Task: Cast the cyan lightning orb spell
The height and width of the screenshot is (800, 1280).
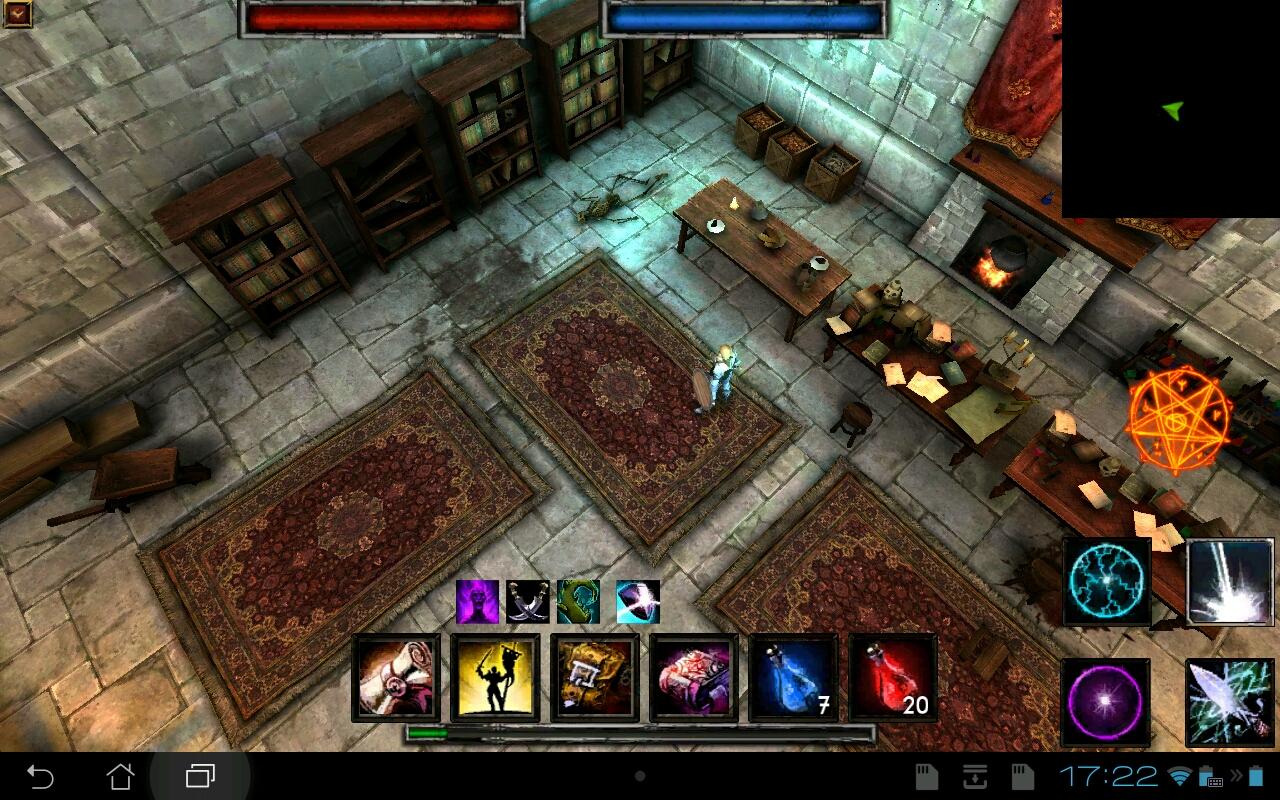Action: pos(1106,581)
